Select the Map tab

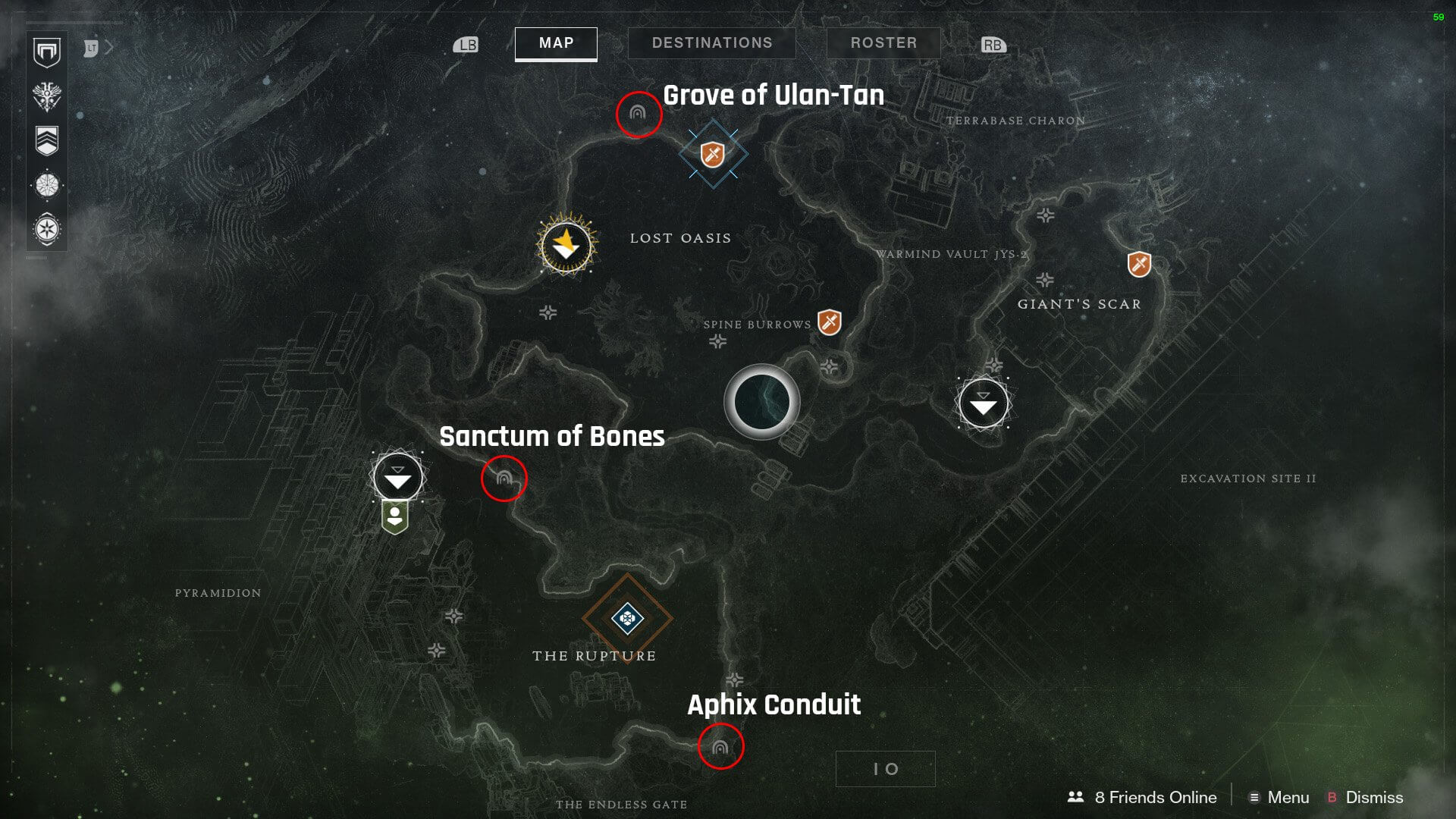(556, 43)
